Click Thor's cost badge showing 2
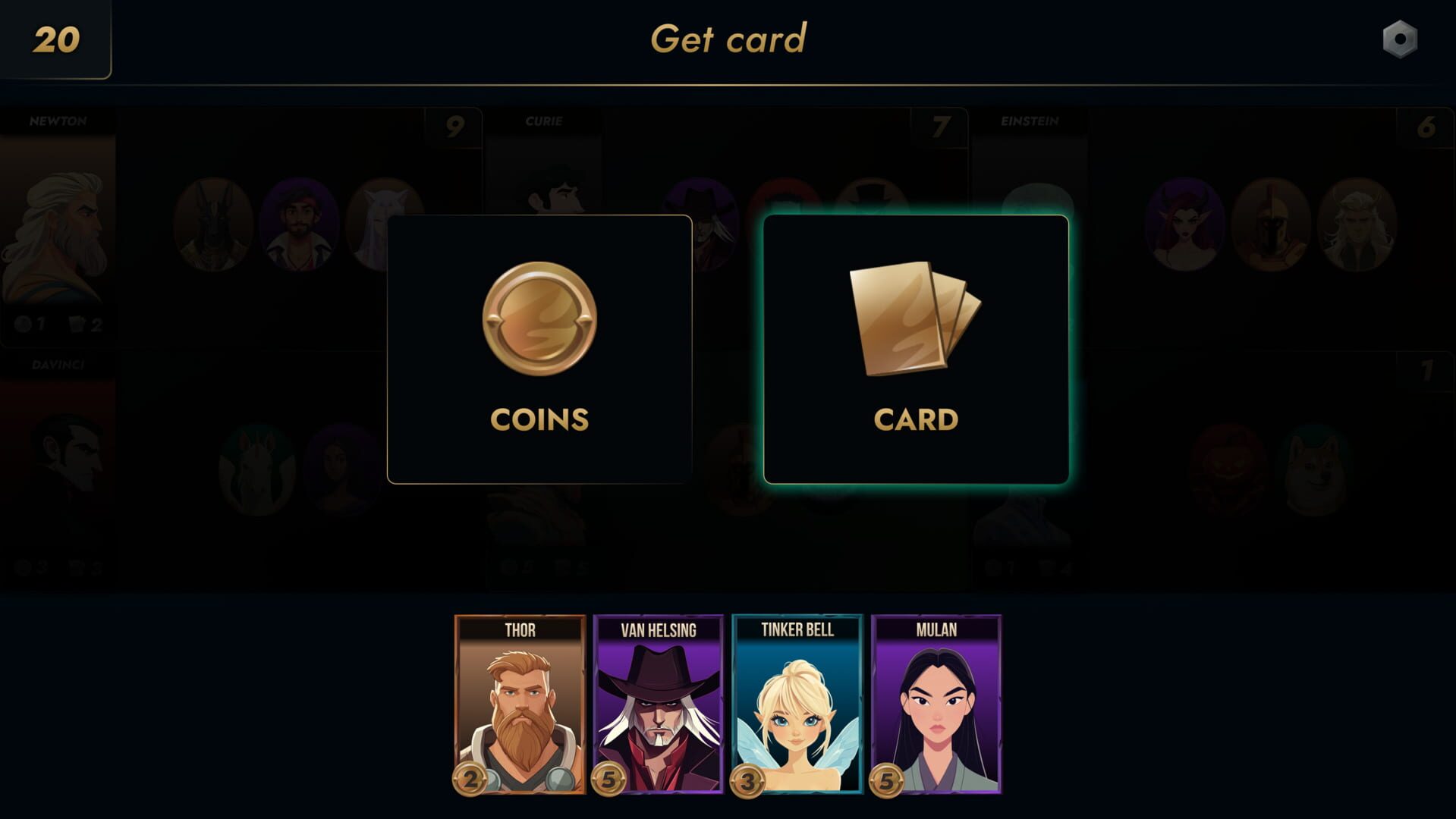Image resolution: width=1456 pixels, height=819 pixels. (x=469, y=777)
